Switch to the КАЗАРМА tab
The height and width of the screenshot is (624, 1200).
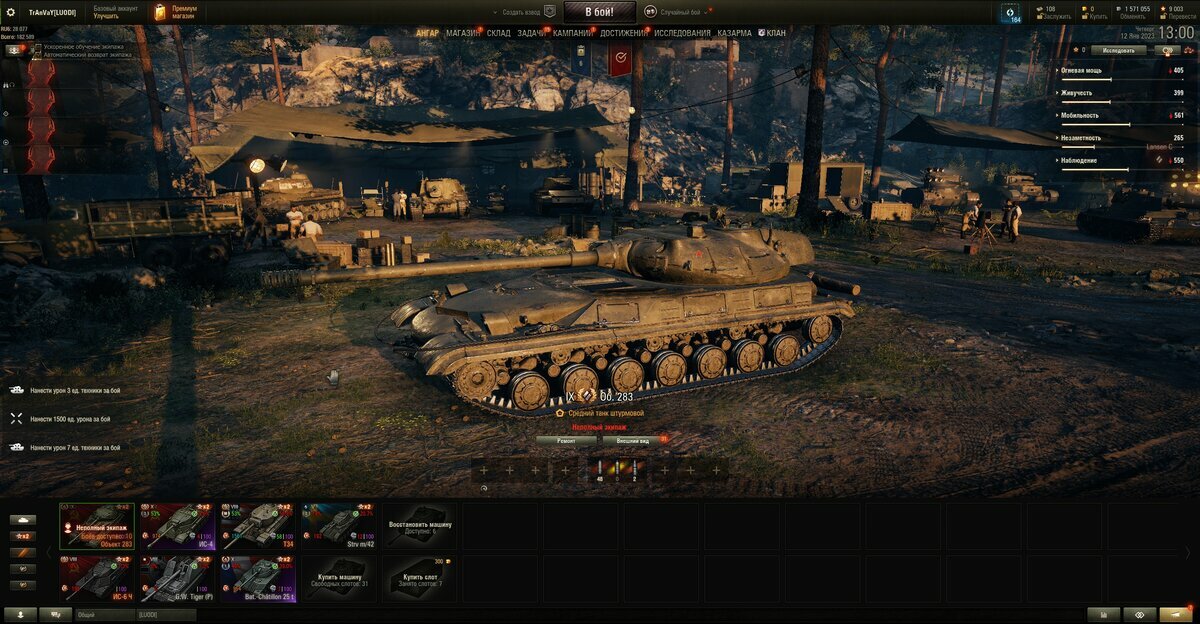pyautogui.click(x=734, y=33)
